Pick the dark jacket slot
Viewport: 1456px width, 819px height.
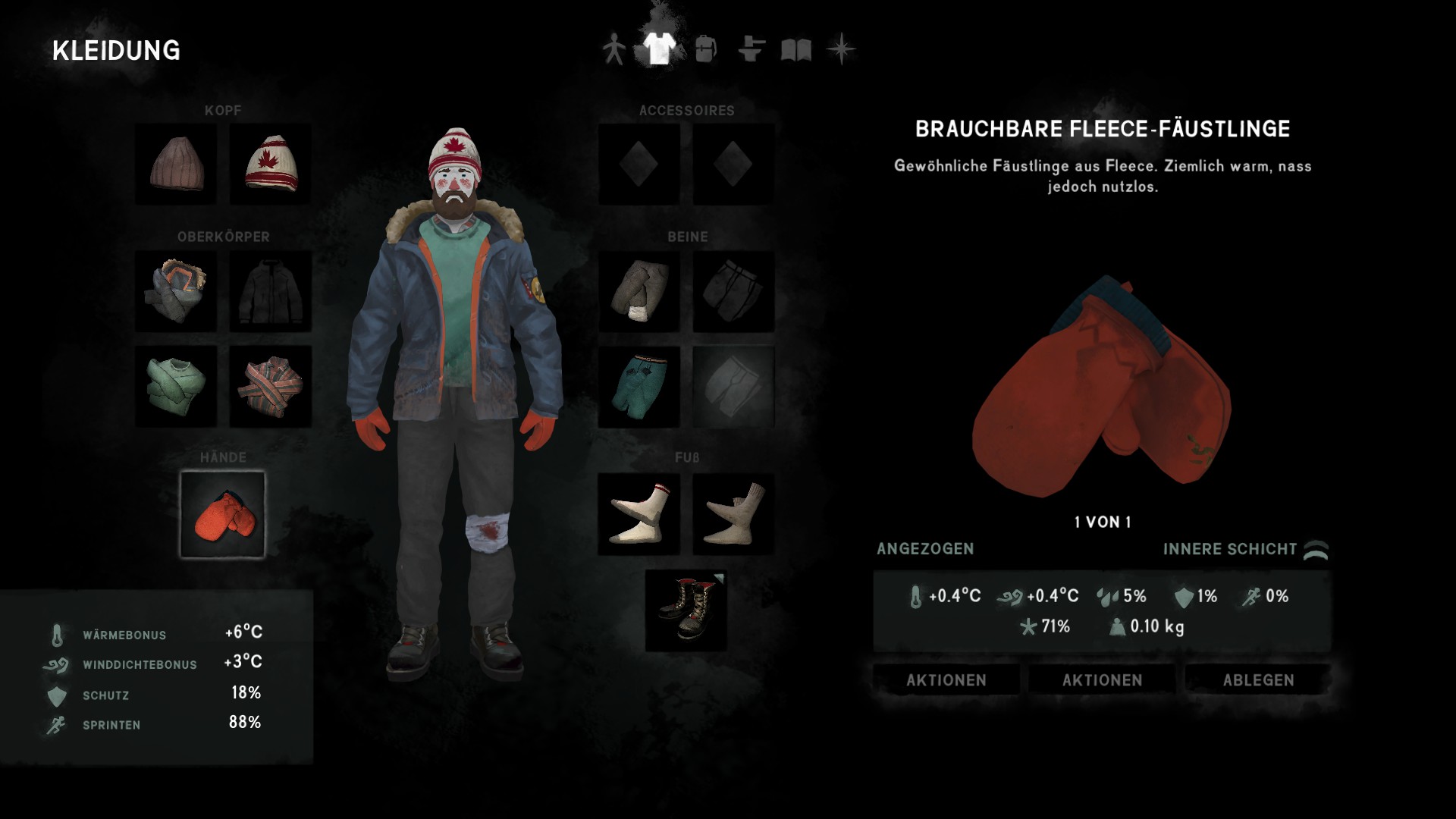point(270,290)
